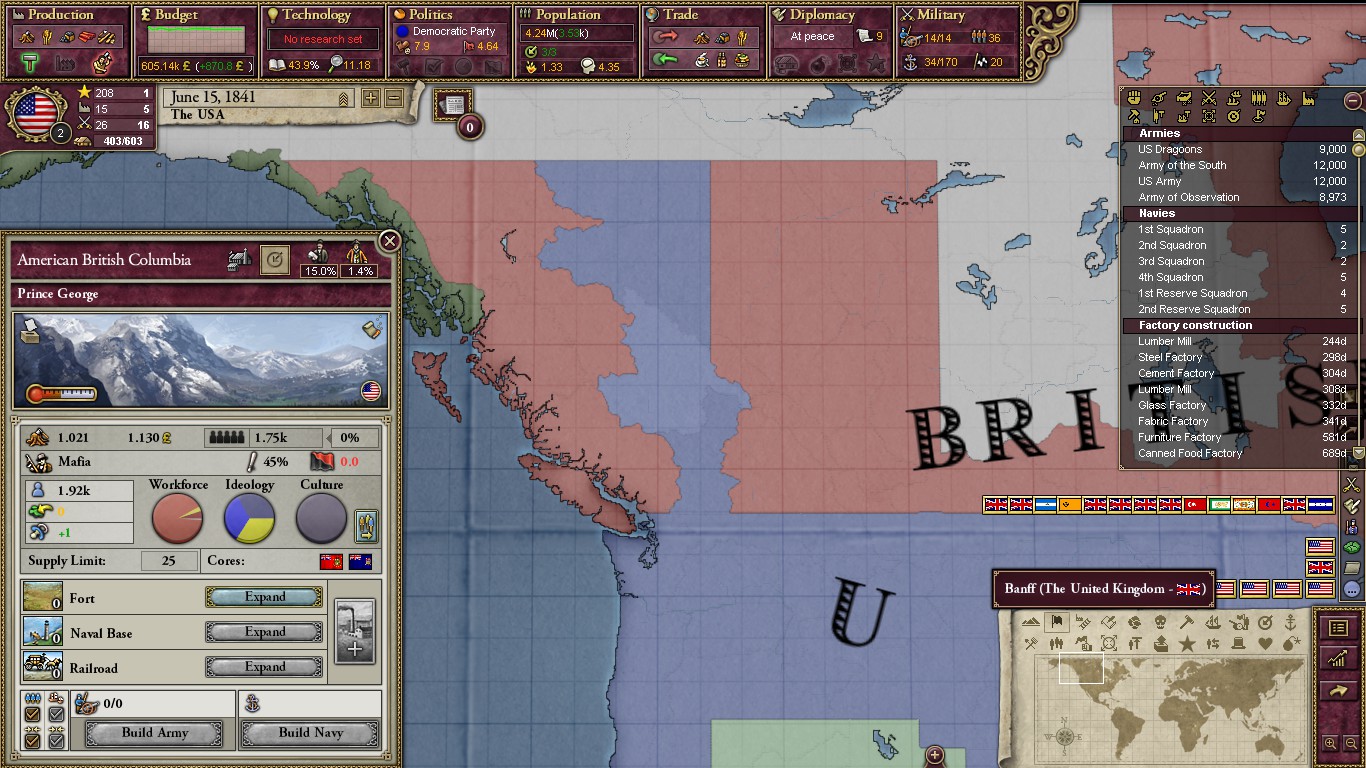Zoom in using the minimap magnifier plus icon
Screen dimensions: 1366x768
tap(1330, 742)
